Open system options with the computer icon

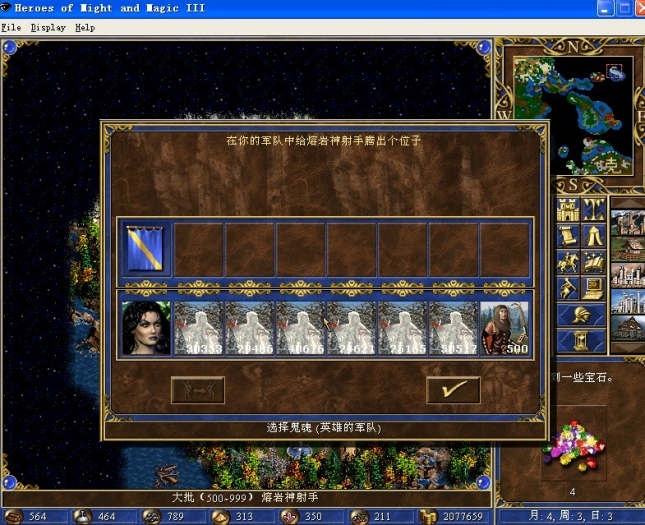coord(594,288)
